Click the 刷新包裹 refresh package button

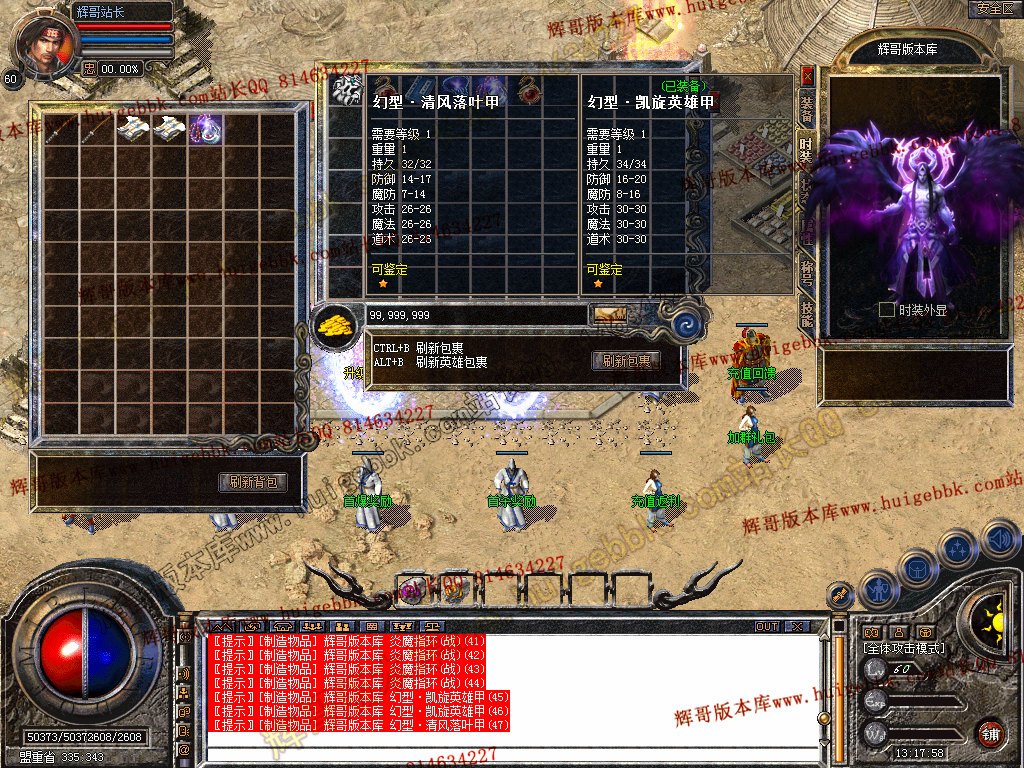[625, 361]
